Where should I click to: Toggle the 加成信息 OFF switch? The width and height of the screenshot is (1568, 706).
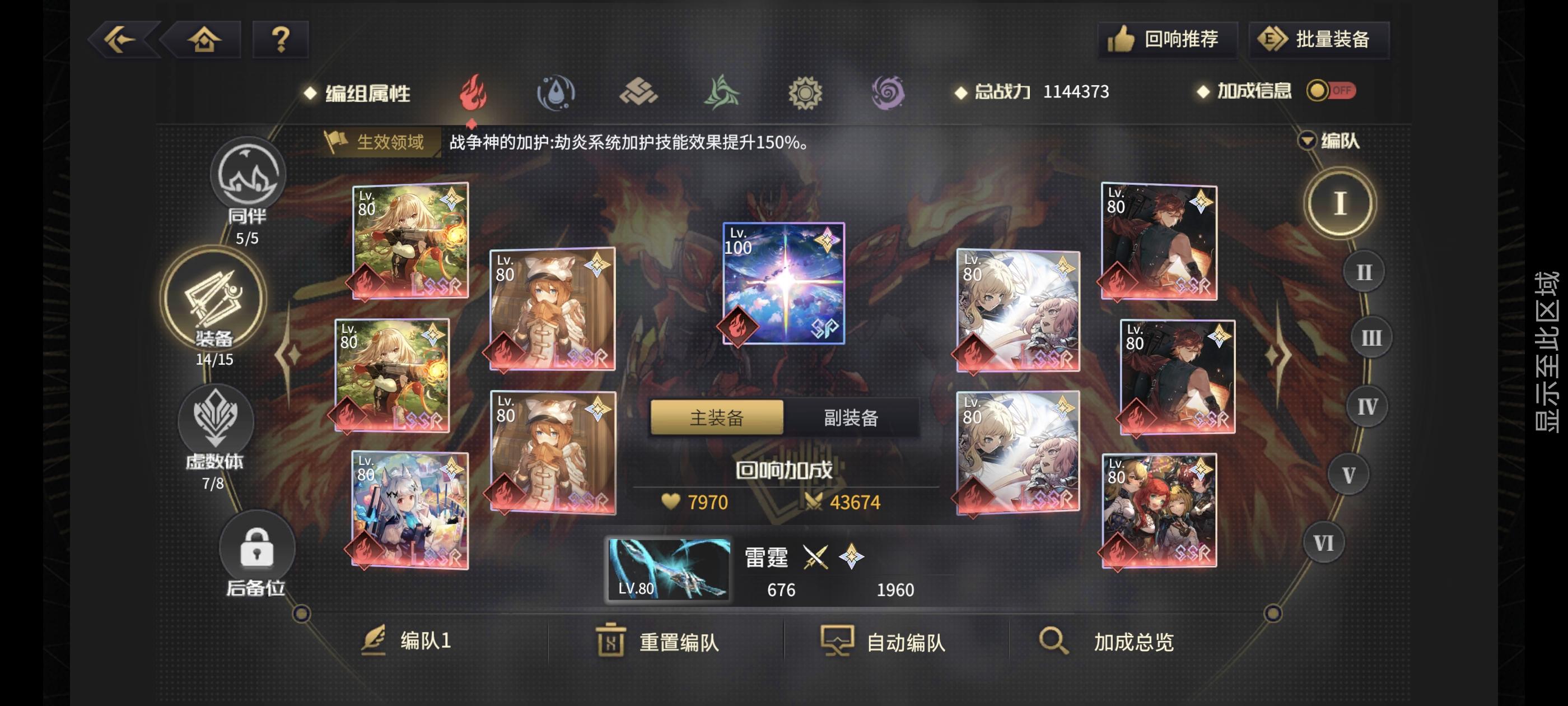[1331, 91]
